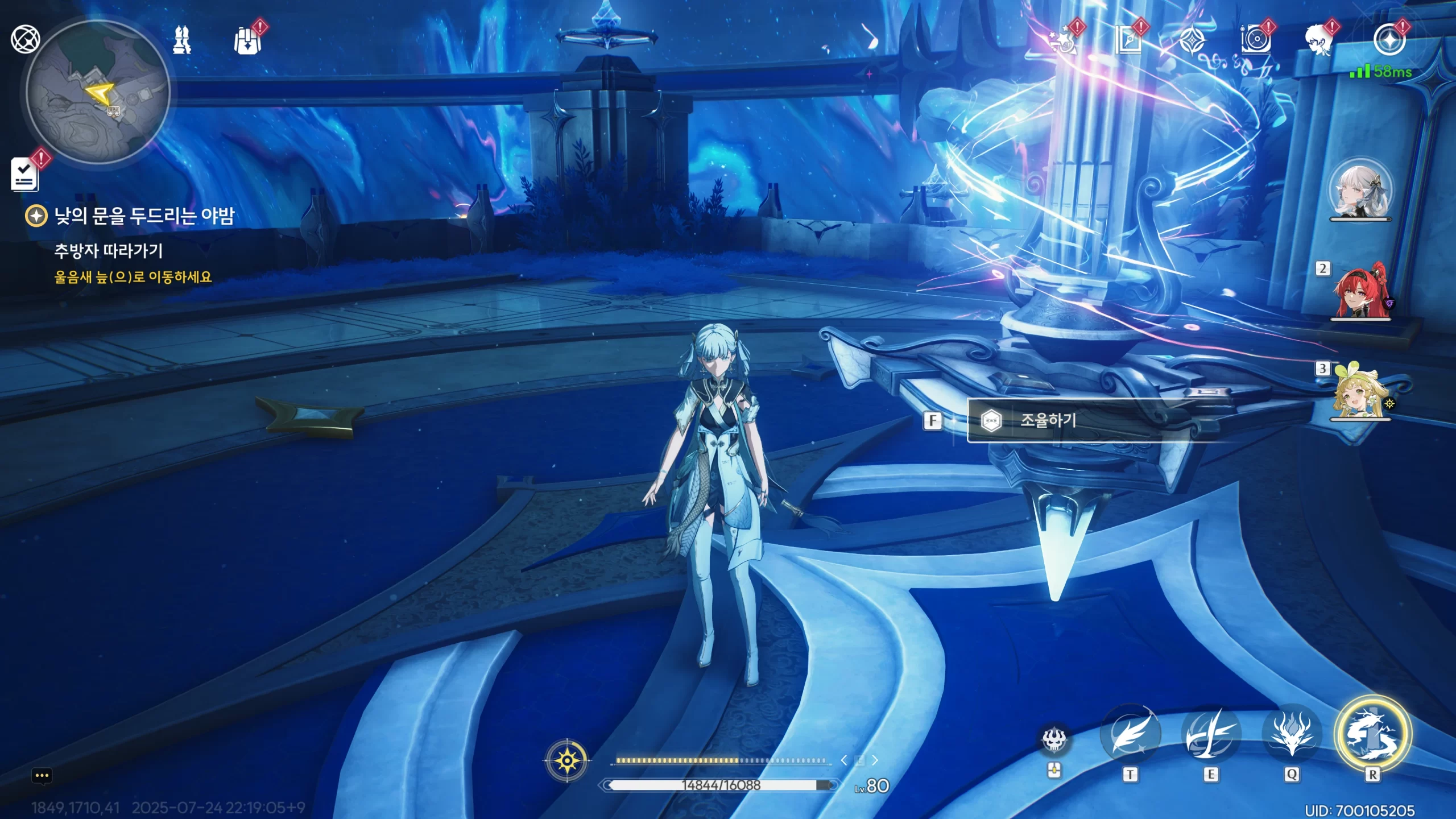Activate the skull echo target icon
This screenshot has width=1456, height=819.
pyautogui.click(x=1054, y=739)
